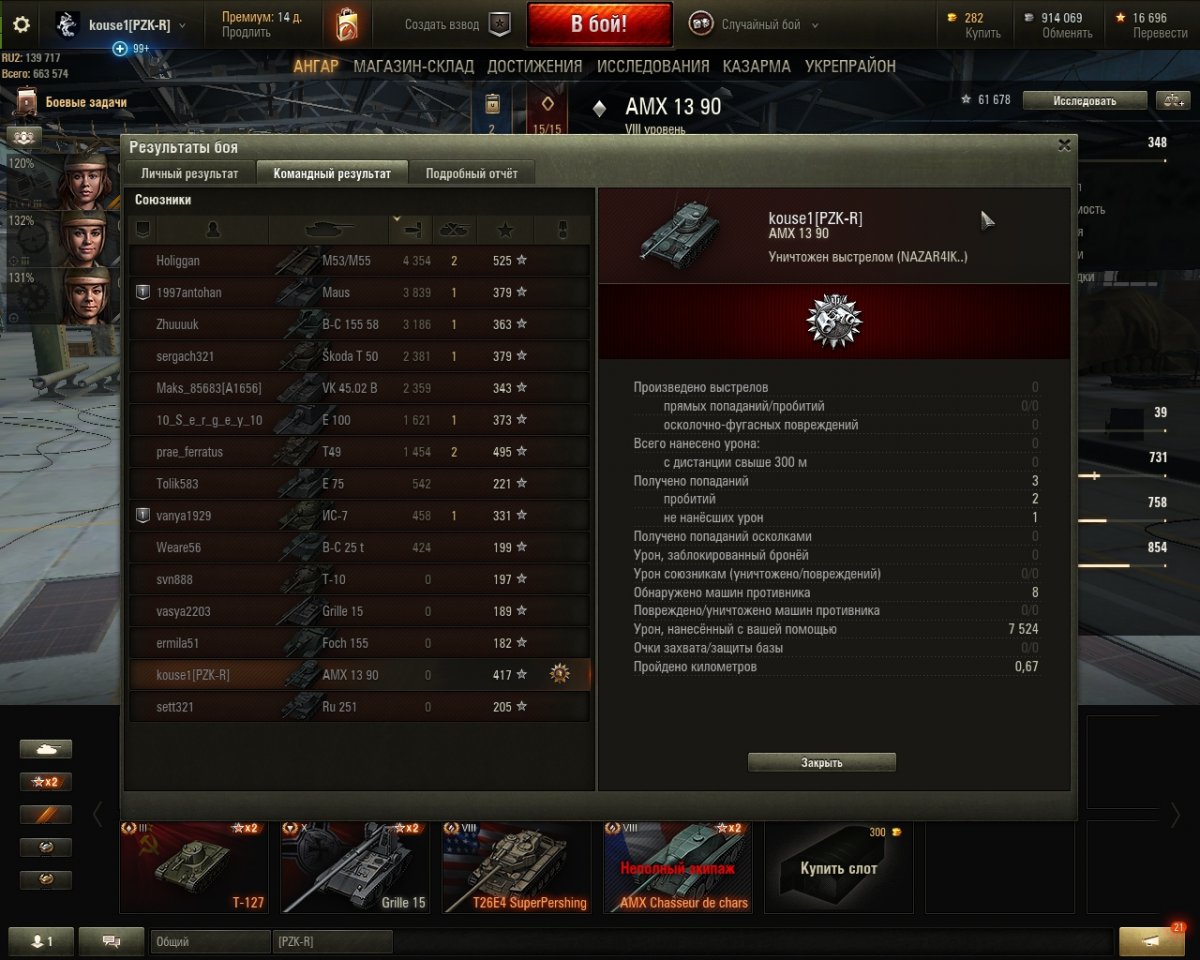
Task: Choose the T26E4 SuperPershing tank
Action: [x=516, y=868]
